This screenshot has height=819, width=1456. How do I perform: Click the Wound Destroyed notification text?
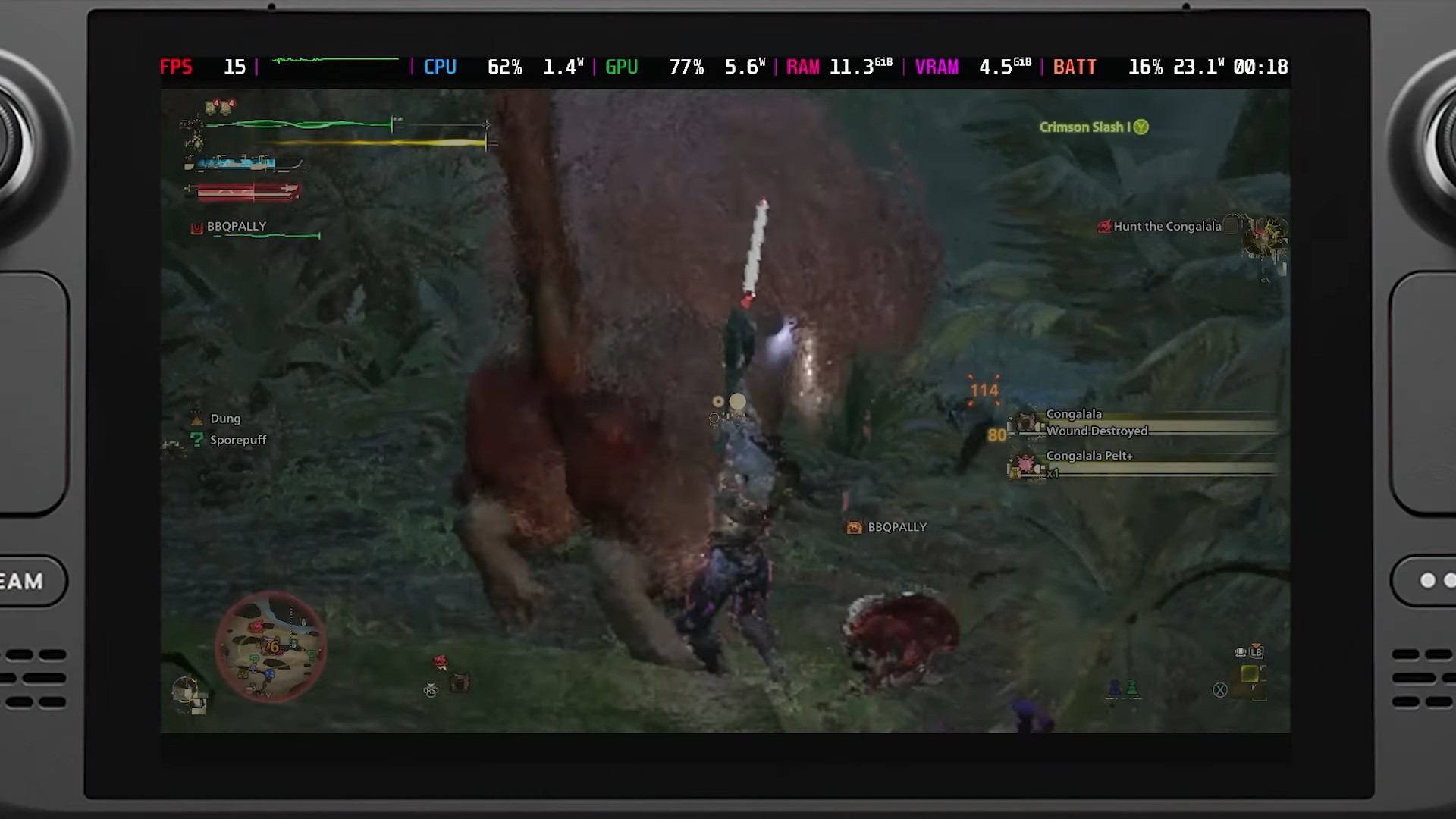[x=1097, y=431]
